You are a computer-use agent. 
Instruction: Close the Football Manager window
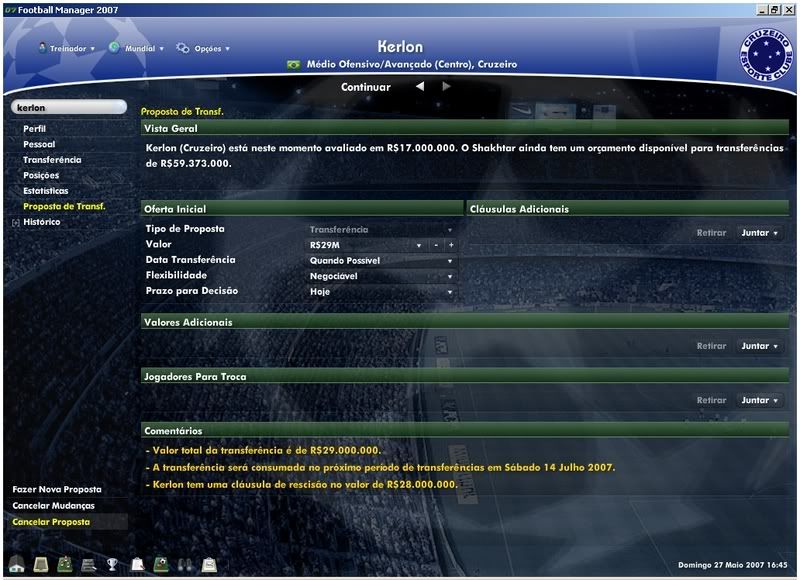(789, 7)
